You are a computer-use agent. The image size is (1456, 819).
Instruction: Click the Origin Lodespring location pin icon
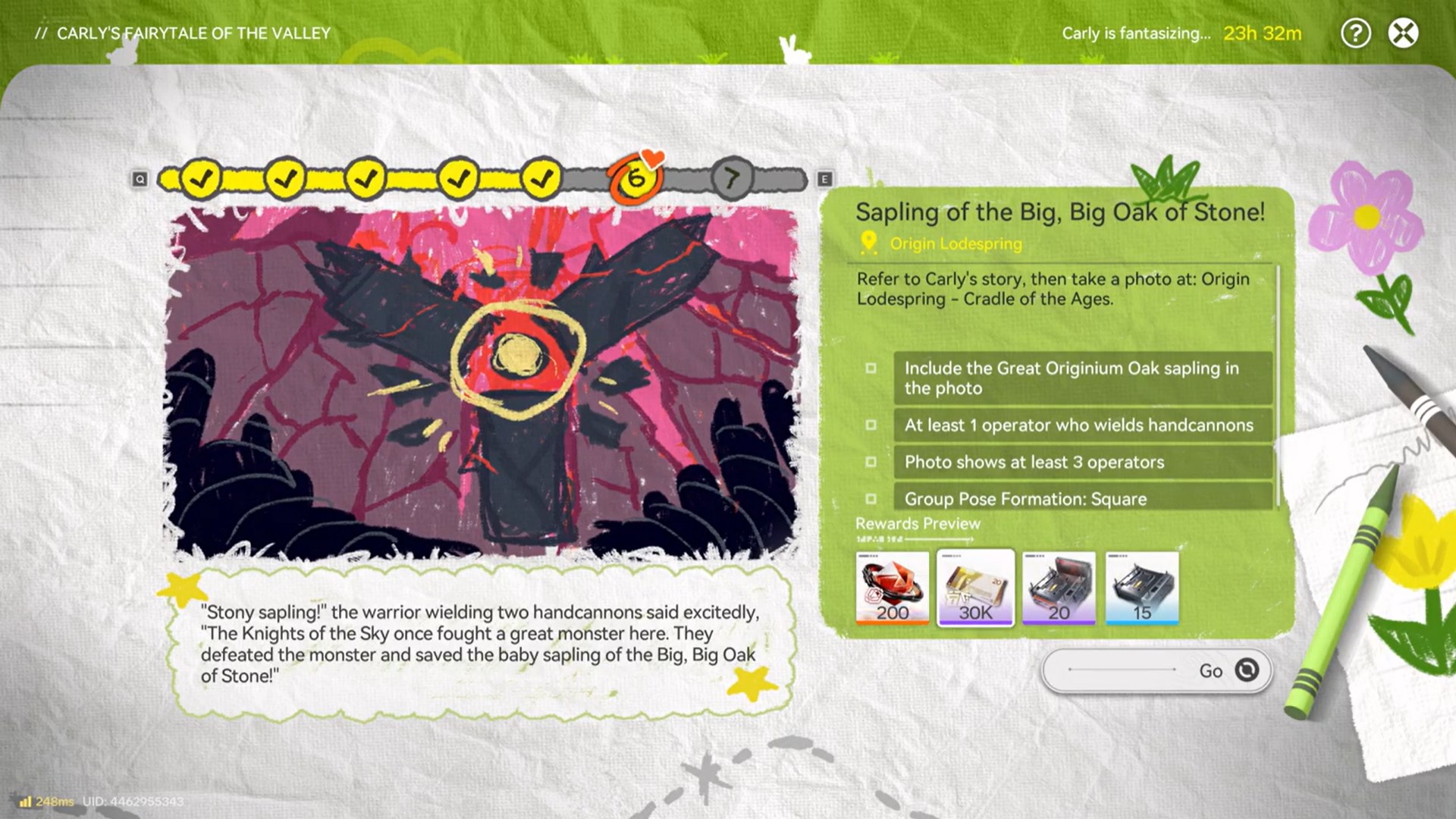point(869,244)
